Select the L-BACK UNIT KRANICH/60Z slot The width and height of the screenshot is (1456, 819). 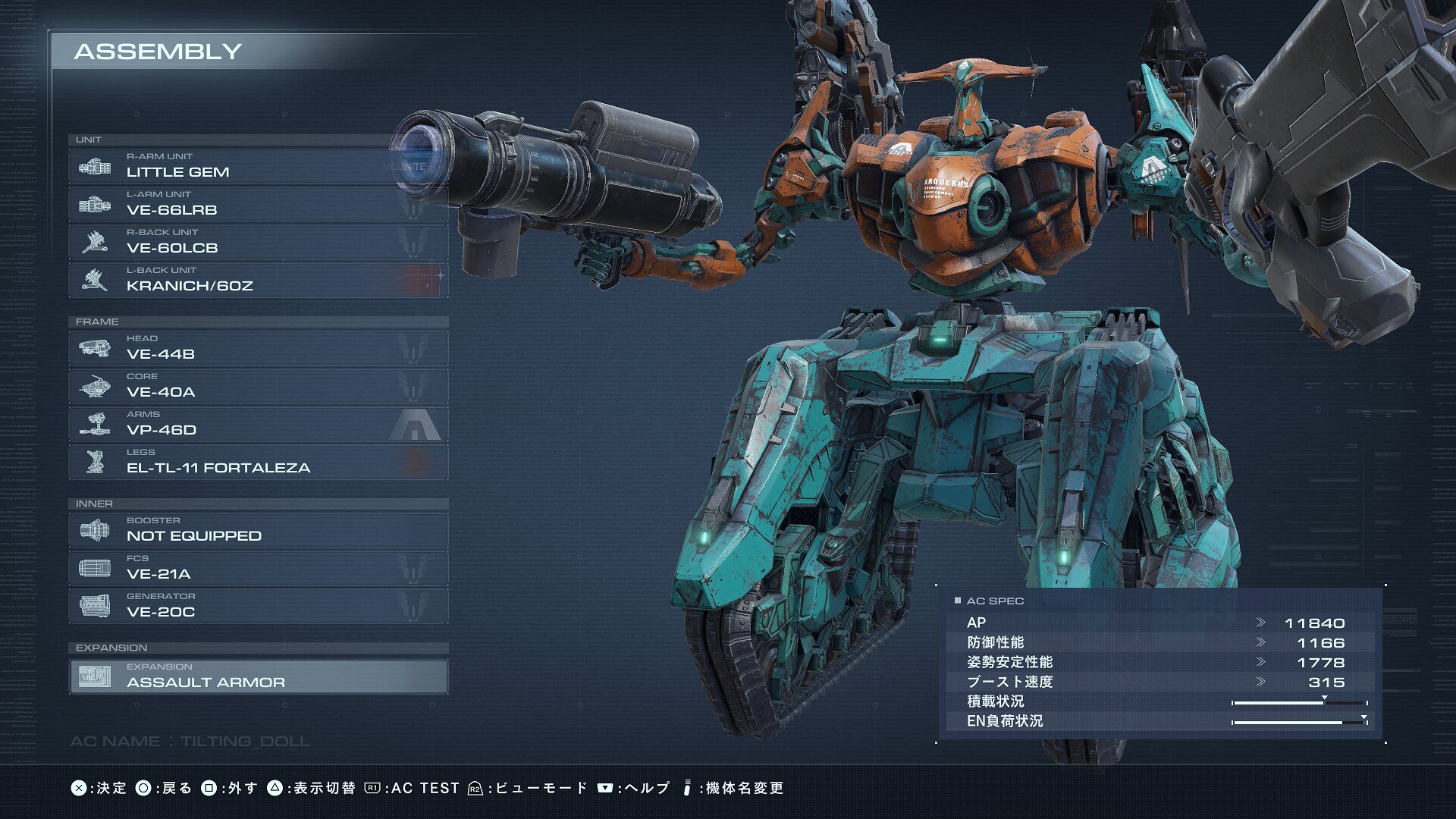click(x=258, y=280)
